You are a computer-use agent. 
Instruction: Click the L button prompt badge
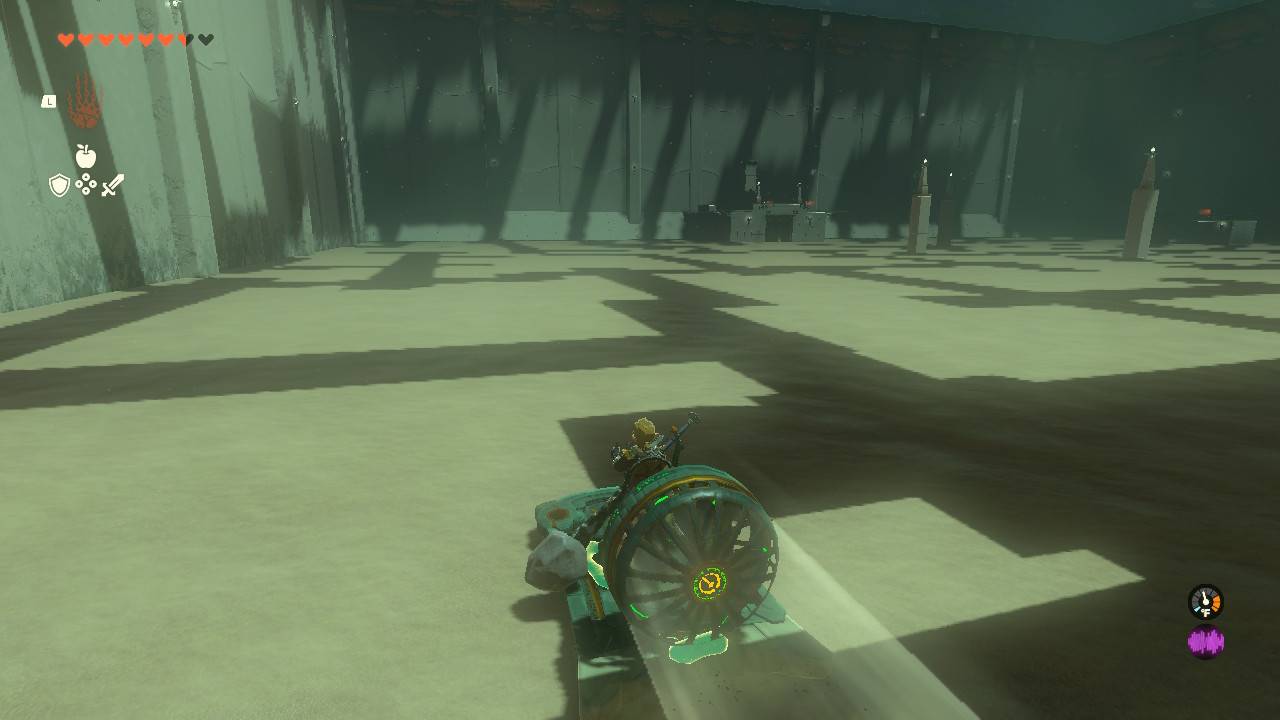(49, 101)
